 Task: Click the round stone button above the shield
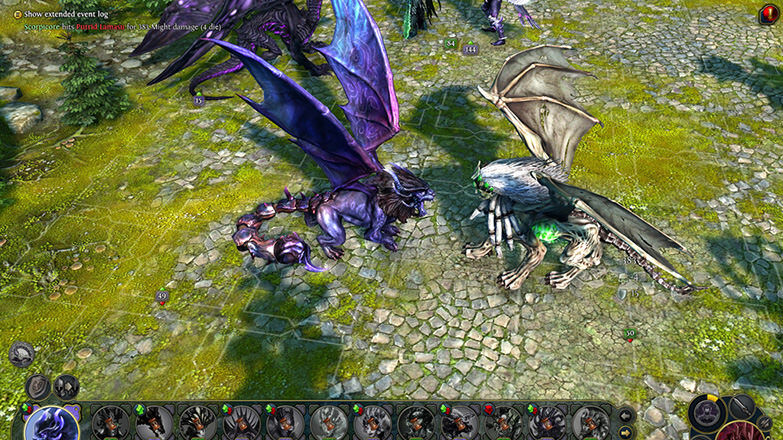tap(21, 353)
